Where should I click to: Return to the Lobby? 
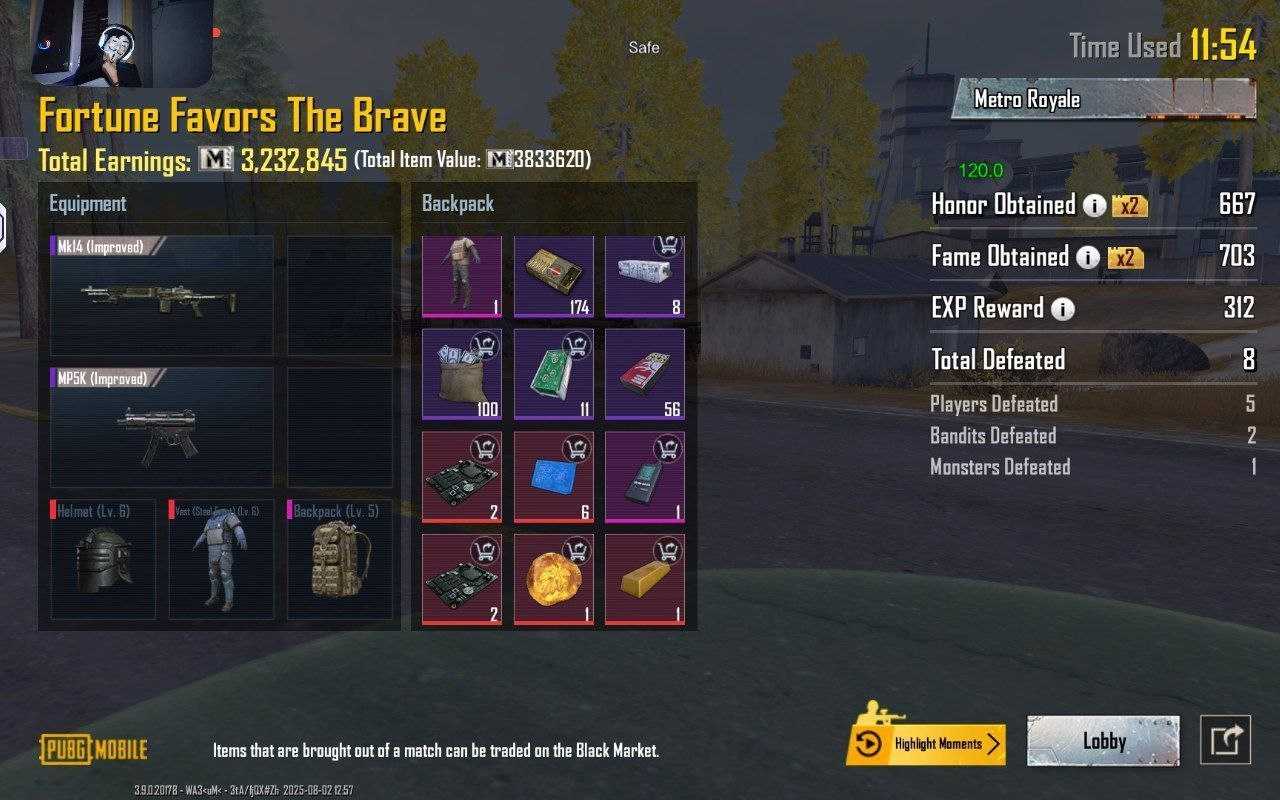[1103, 742]
